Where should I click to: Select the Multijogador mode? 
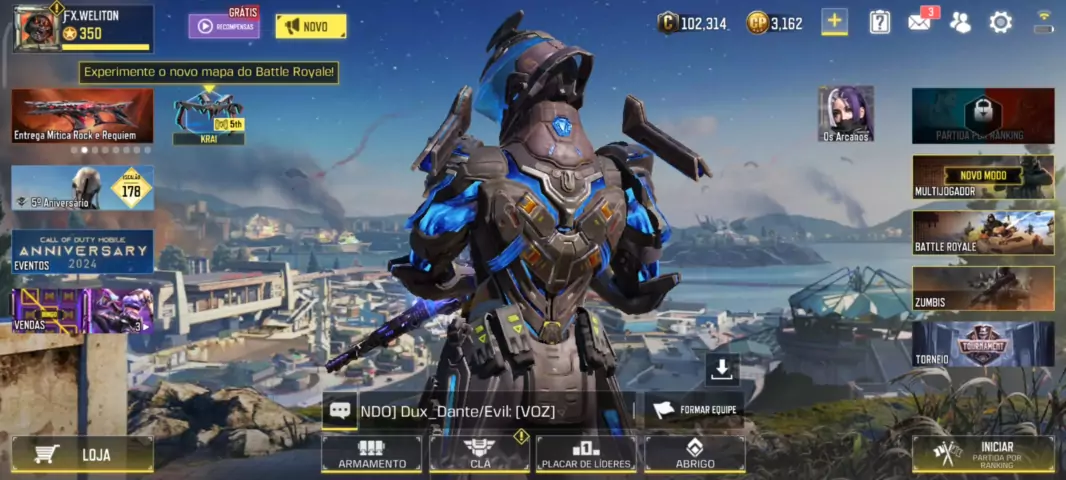[x=983, y=177]
